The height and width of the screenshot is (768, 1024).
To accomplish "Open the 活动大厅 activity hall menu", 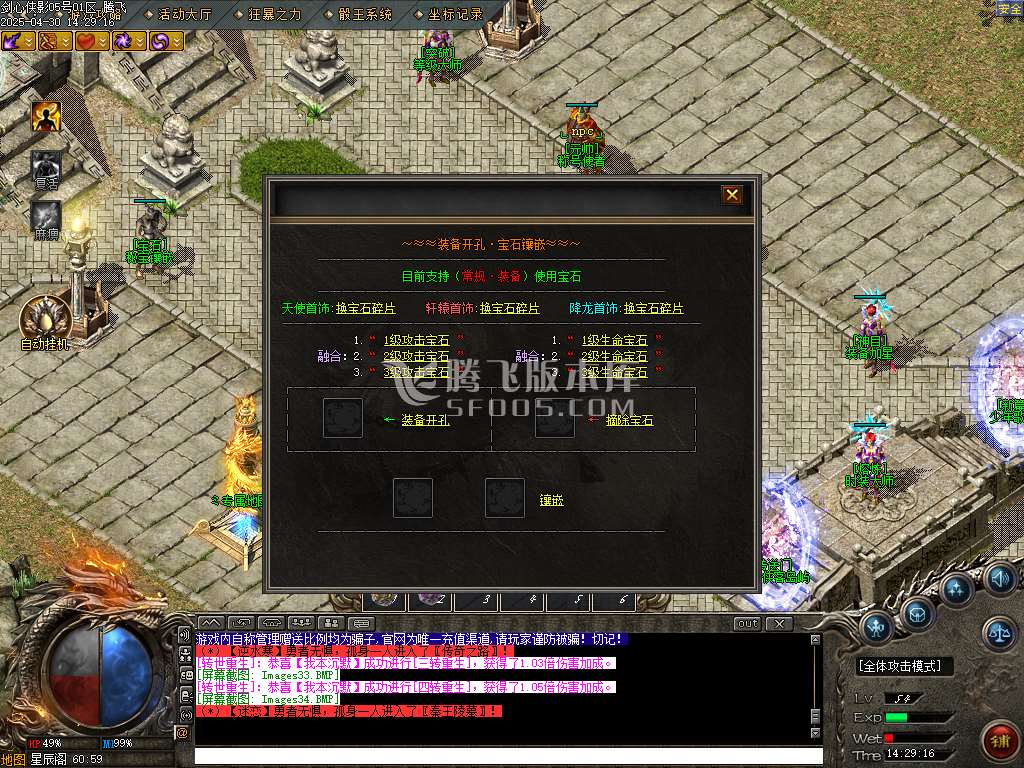I will 185,14.
